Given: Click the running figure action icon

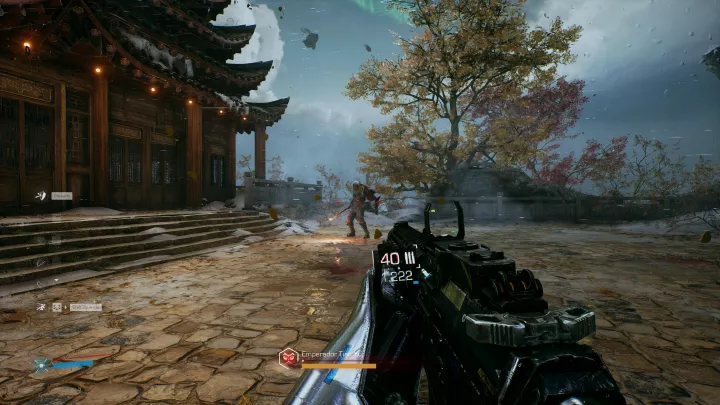Looking at the screenshot, I should point(41,307).
